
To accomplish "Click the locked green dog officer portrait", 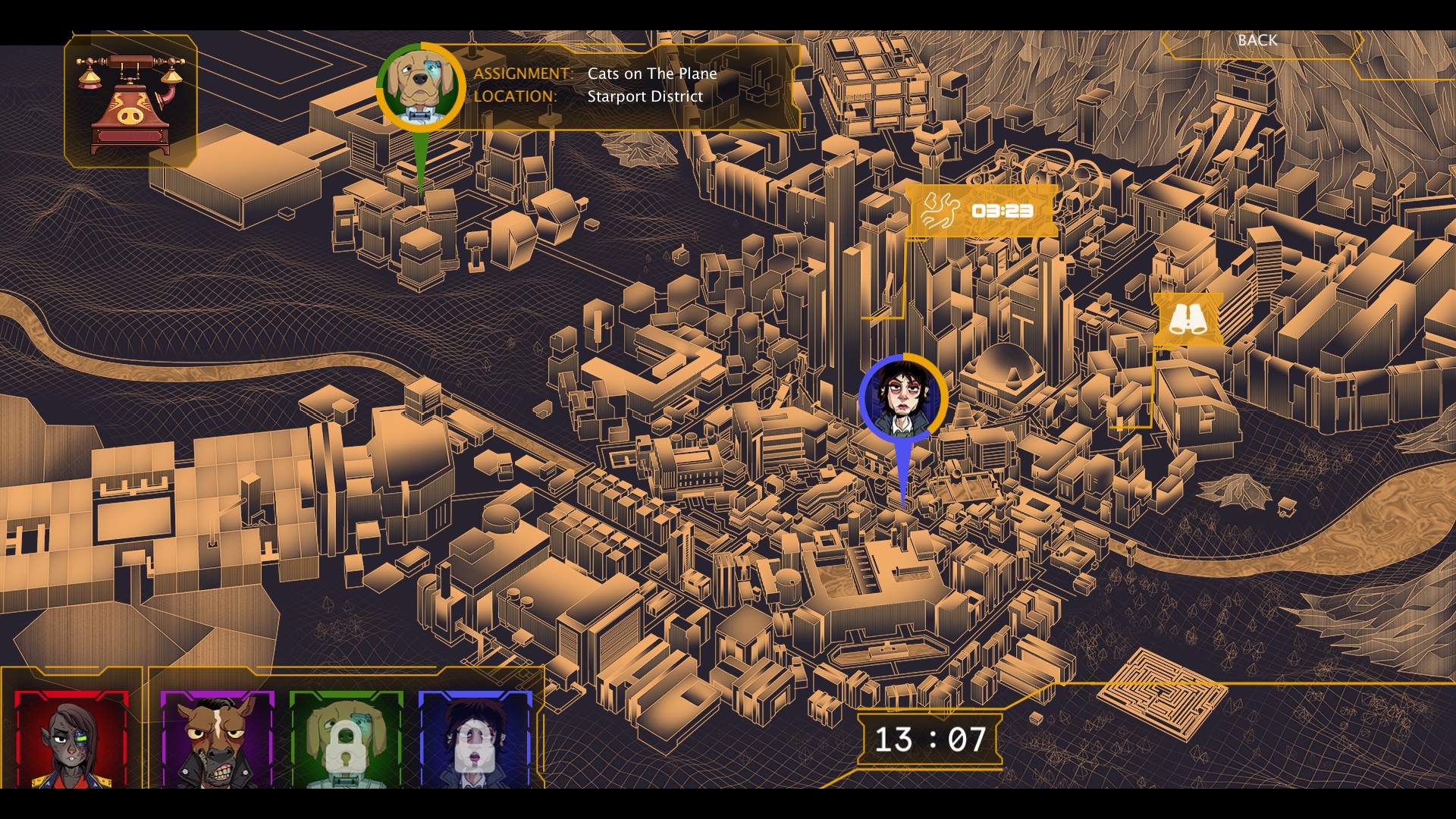I will click(346, 739).
